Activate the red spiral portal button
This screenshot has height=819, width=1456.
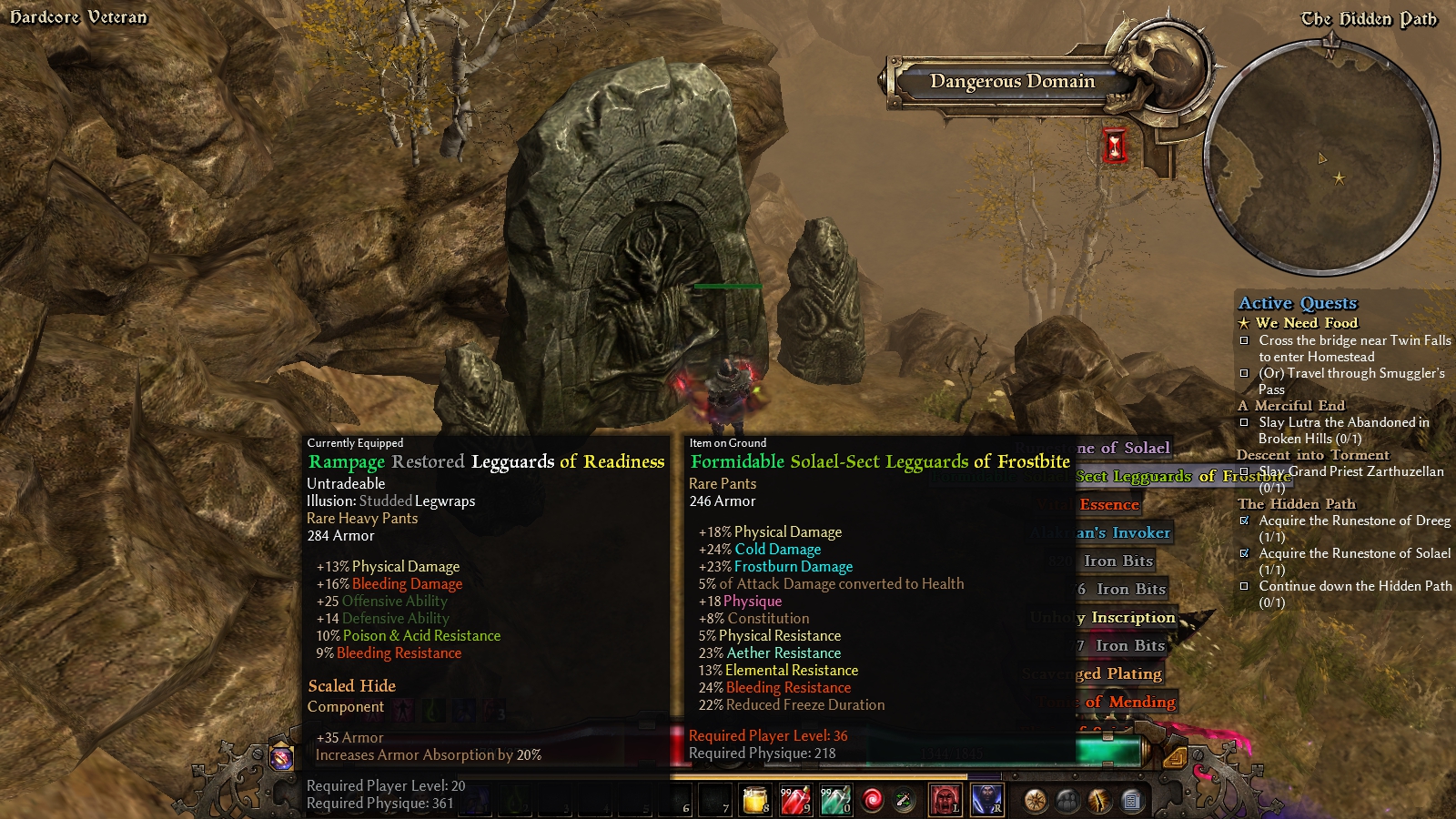872,800
